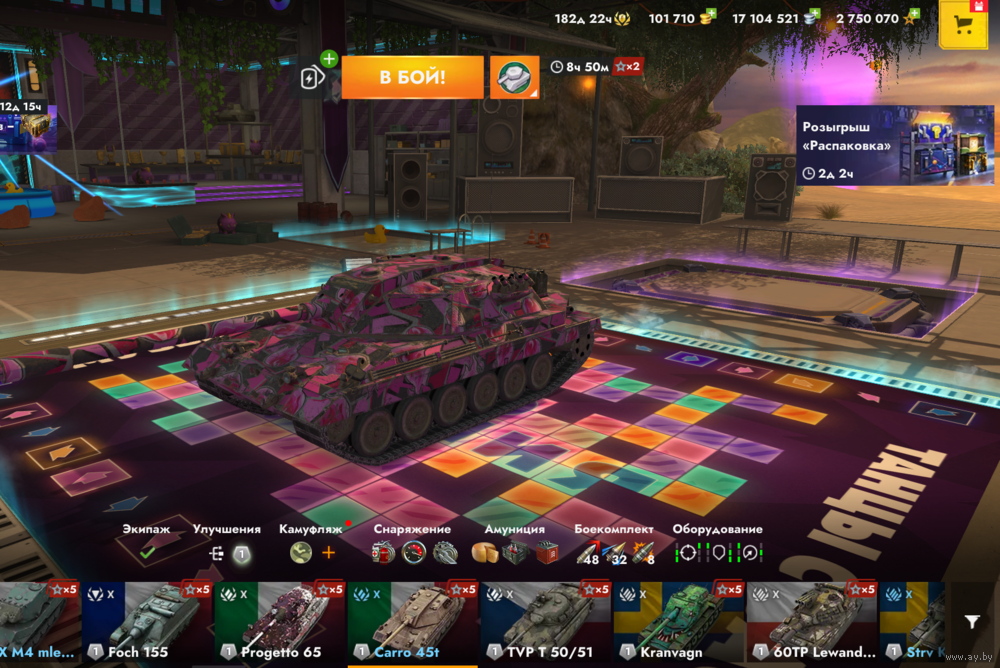Add gold via the plus next to 101 710
This screenshot has width=1000, height=668.
[x=709, y=17]
